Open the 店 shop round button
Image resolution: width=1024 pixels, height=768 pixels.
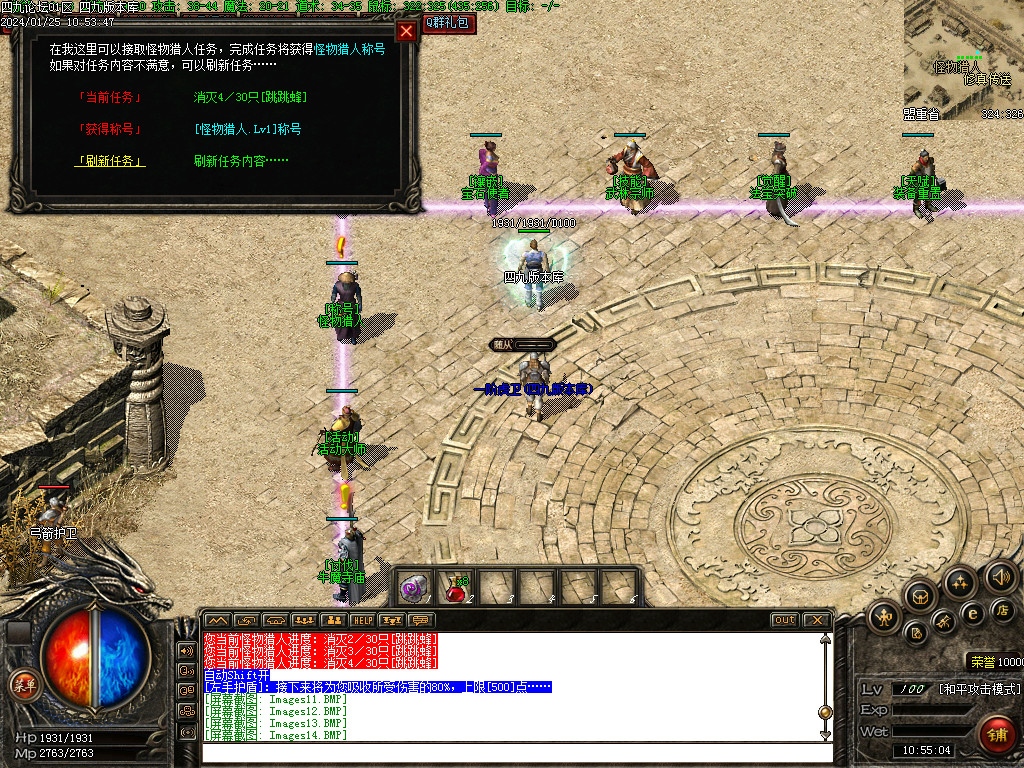point(1003,610)
